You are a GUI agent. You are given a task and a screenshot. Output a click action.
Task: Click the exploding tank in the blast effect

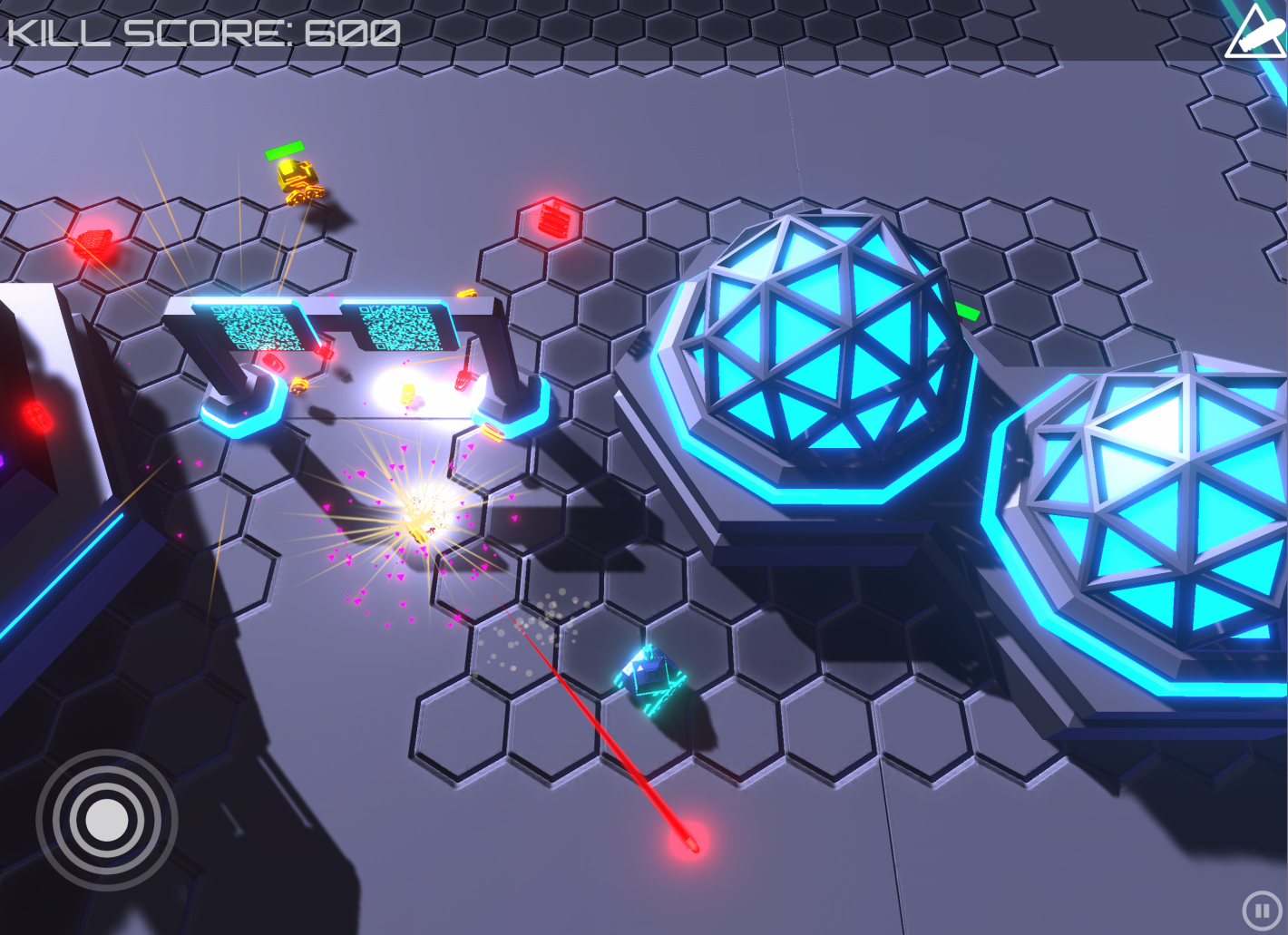point(419,524)
